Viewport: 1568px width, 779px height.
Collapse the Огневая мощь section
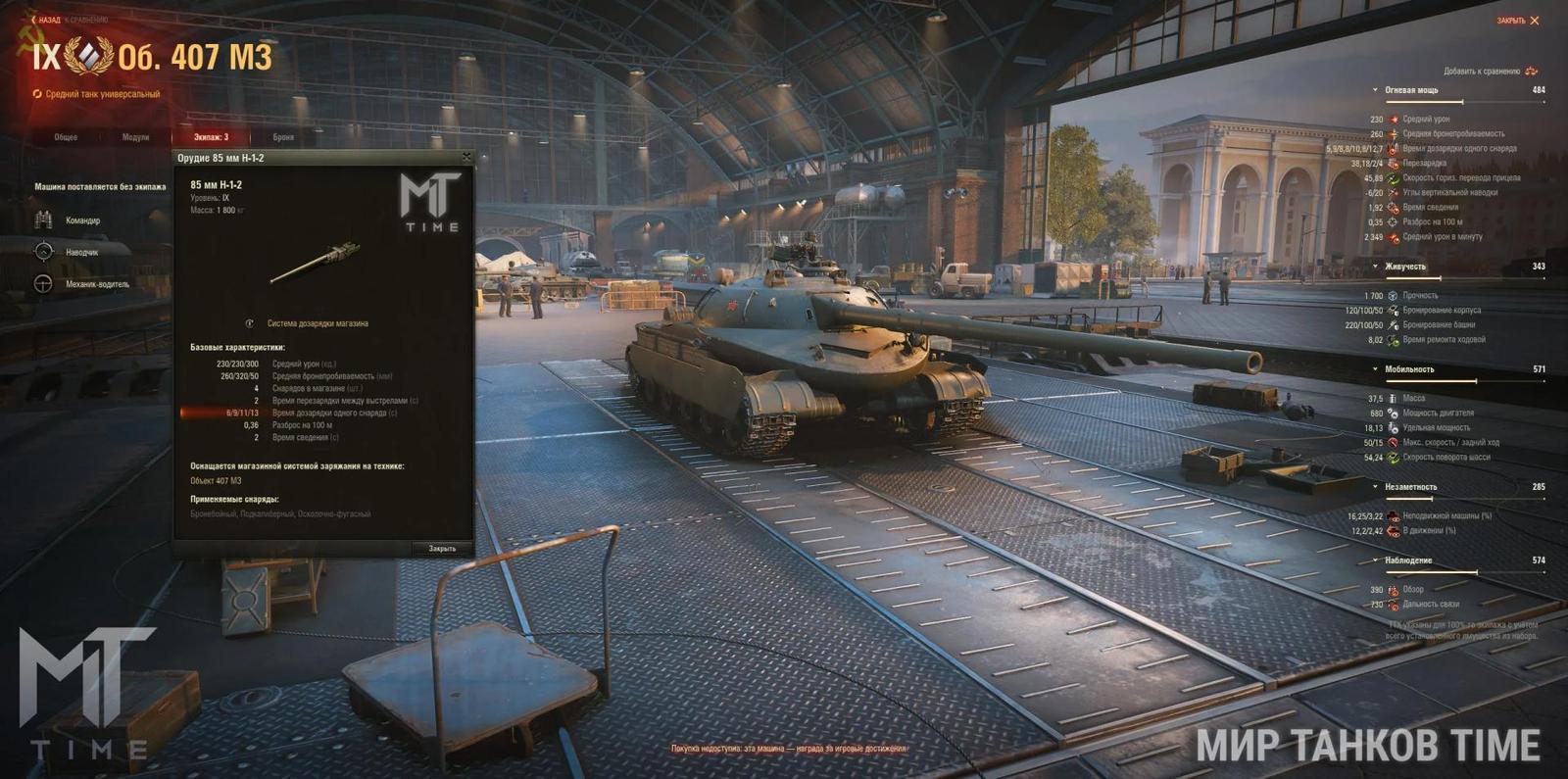[1375, 90]
